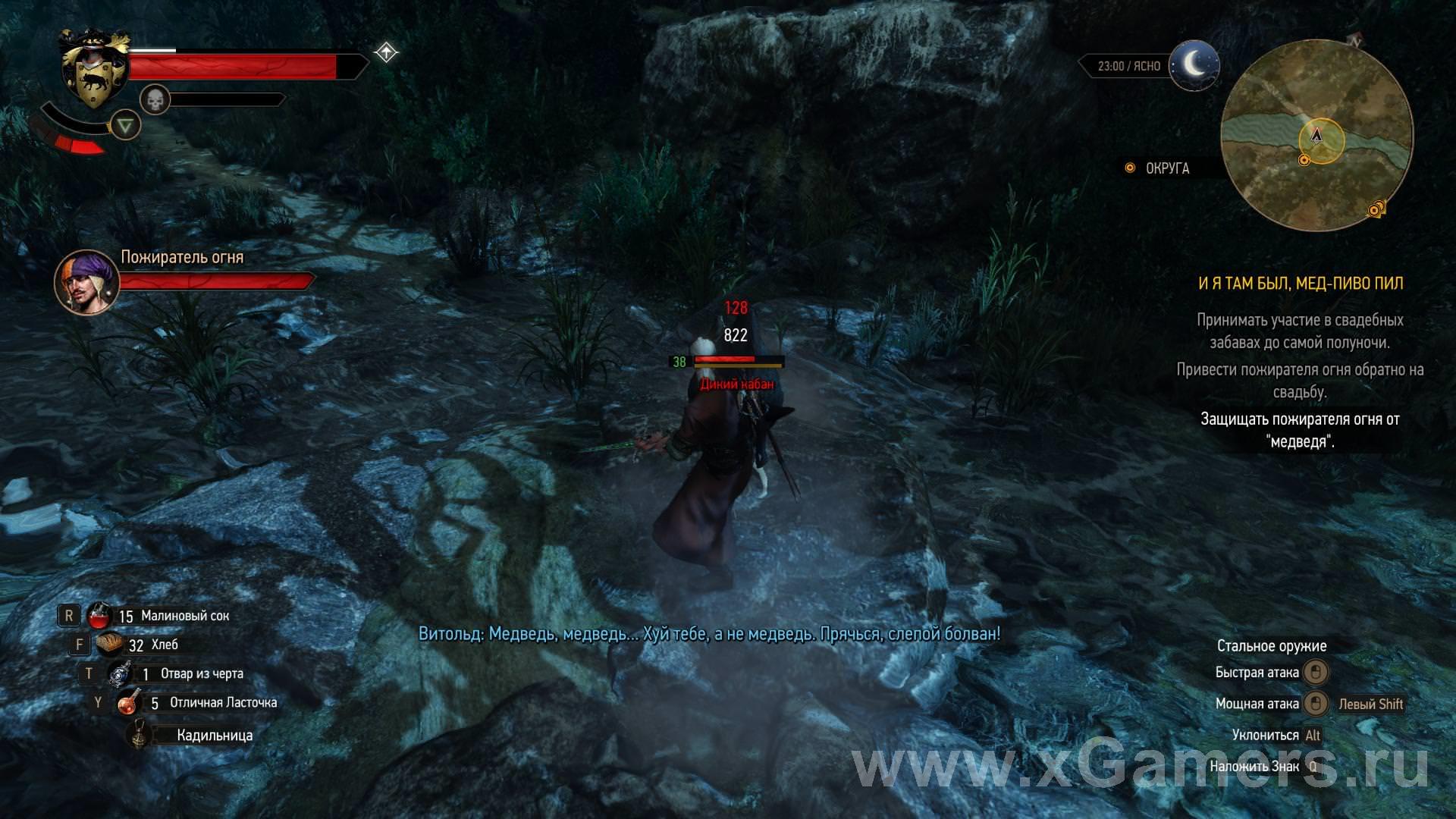1456x819 pixels.
Task: Click the Пожиратель огня companion portrait
Action: click(x=86, y=282)
